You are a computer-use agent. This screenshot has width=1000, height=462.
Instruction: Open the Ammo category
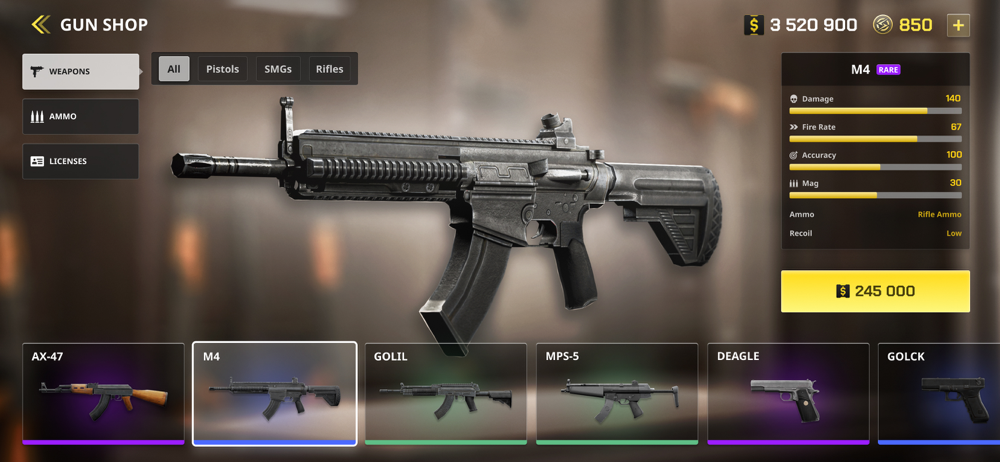pyautogui.click(x=81, y=117)
